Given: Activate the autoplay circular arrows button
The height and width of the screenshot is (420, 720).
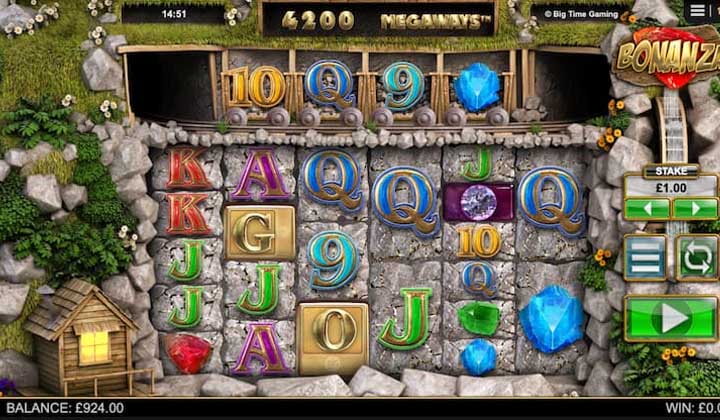Looking at the screenshot, I should (x=696, y=257).
